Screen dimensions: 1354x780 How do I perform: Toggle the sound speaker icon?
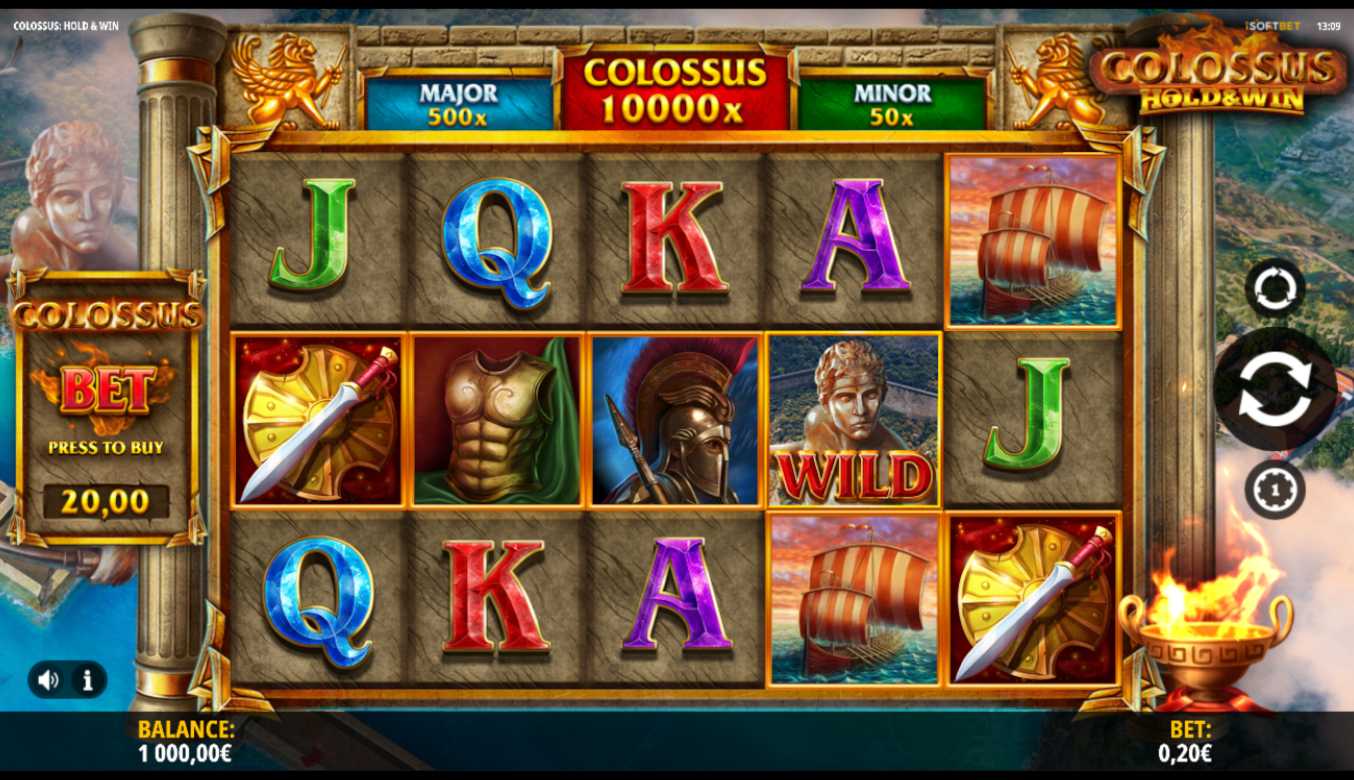point(48,680)
